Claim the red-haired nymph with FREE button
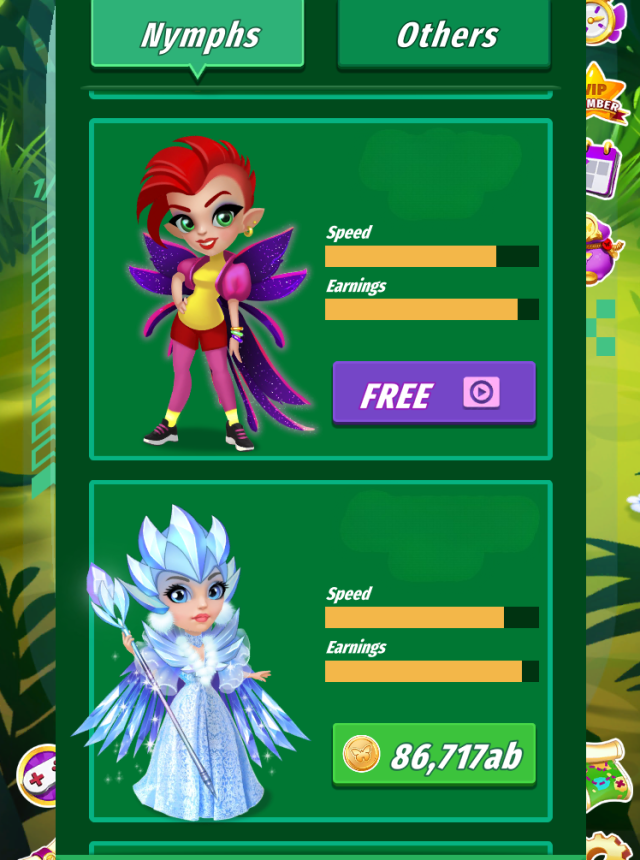 (433, 393)
